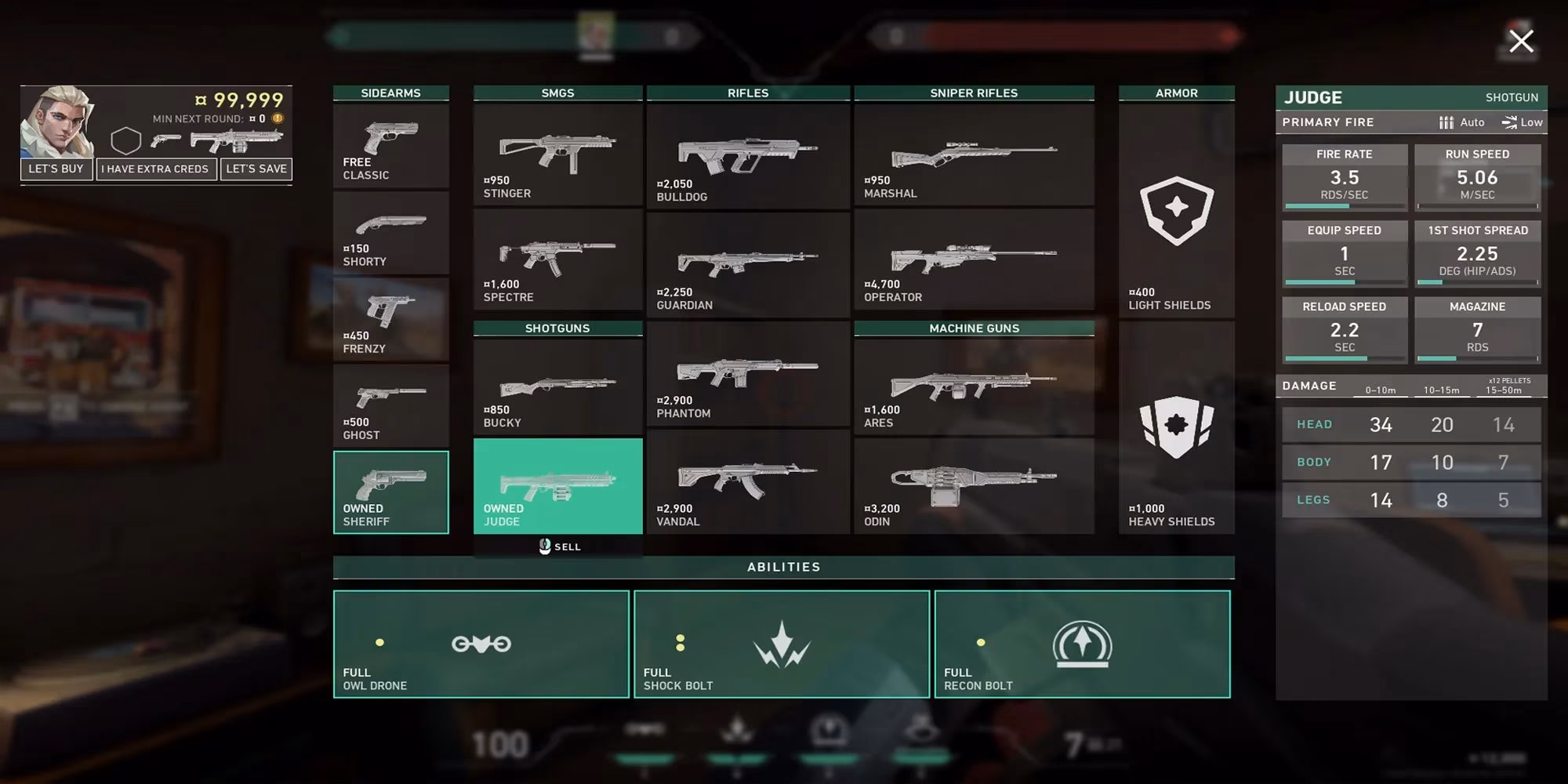This screenshot has height=784, width=1568.
Task: Click the Shock Bolt ability icon
Action: (782, 645)
